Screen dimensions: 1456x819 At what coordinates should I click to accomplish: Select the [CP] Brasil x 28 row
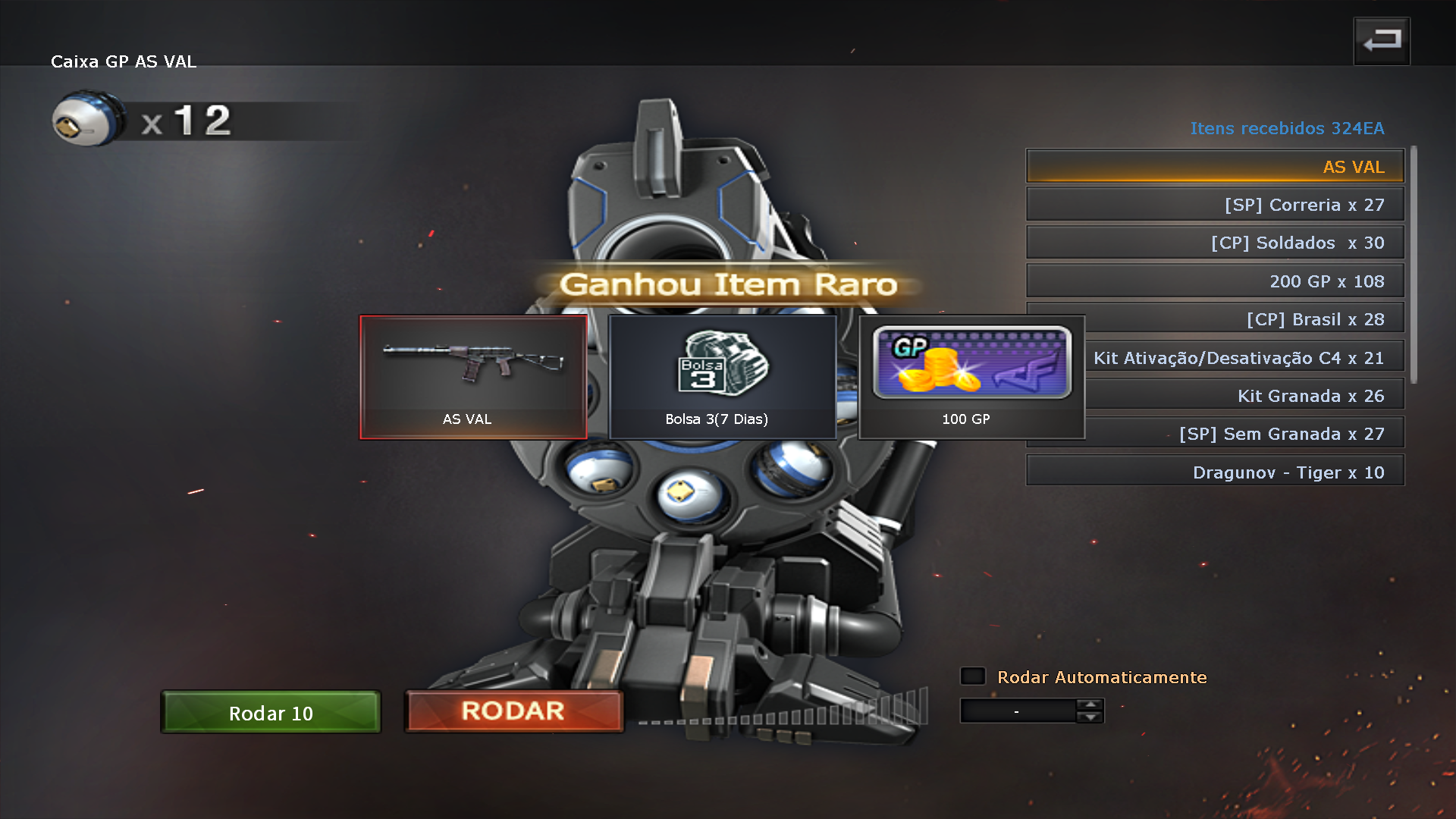[x=1244, y=319]
